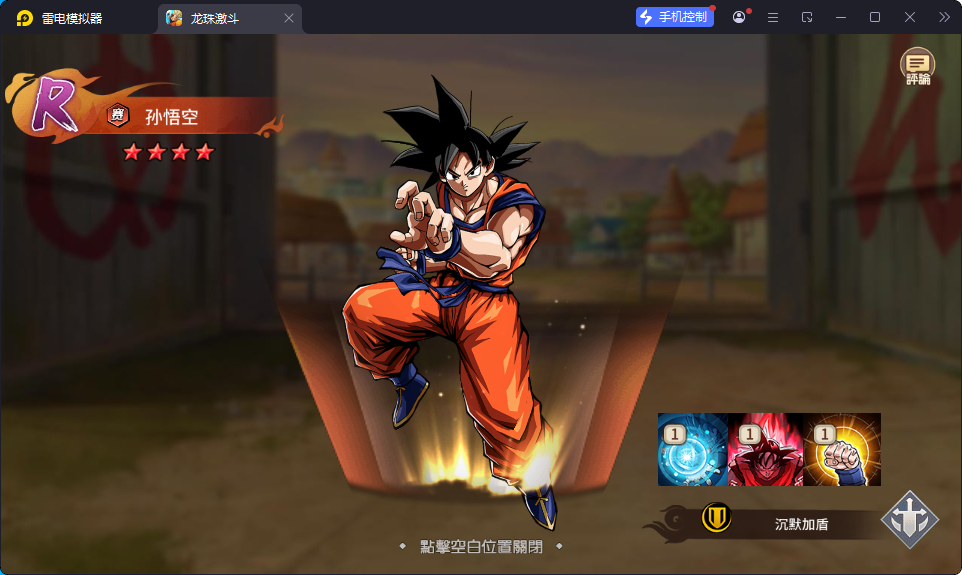The width and height of the screenshot is (962, 575).
Task: Click the sword and shield emblem button
Action: pyautogui.click(x=909, y=520)
